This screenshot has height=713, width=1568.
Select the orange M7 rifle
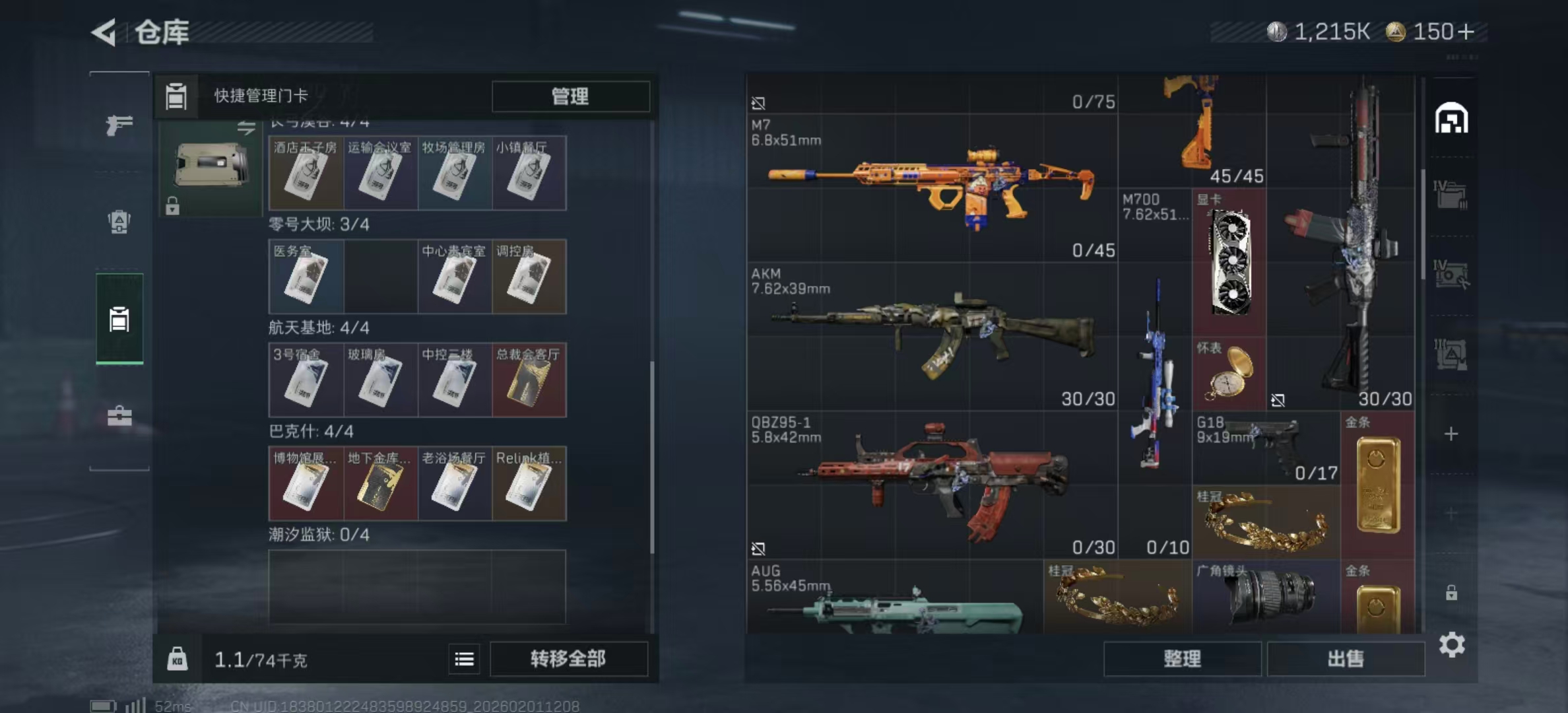931,188
